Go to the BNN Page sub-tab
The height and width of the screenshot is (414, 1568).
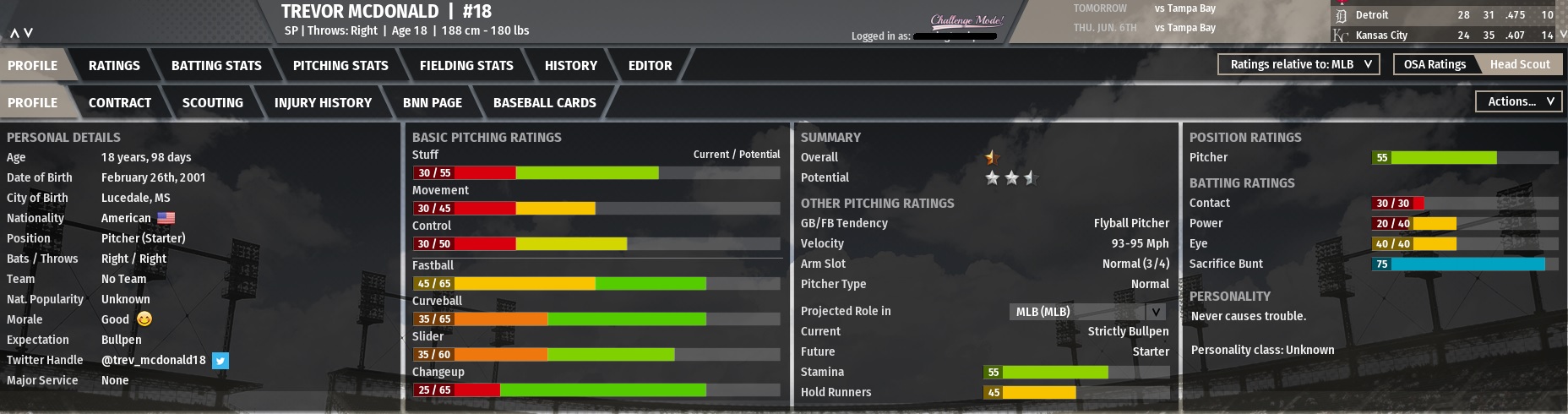(x=433, y=103)
